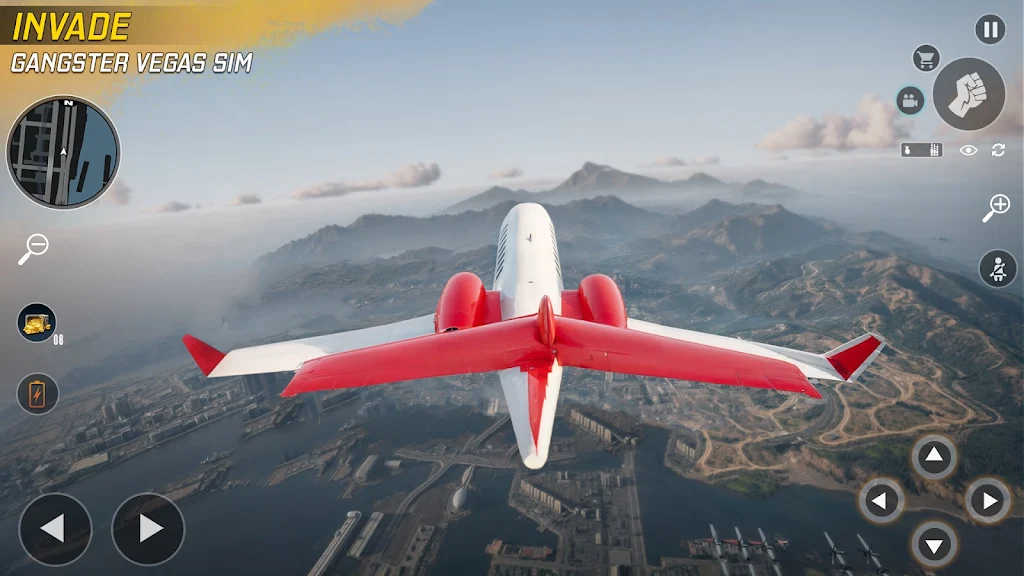Viewport: 1024px width, 576px height.
Task: Tap the right arrow flight control
Action: [987, 500]
